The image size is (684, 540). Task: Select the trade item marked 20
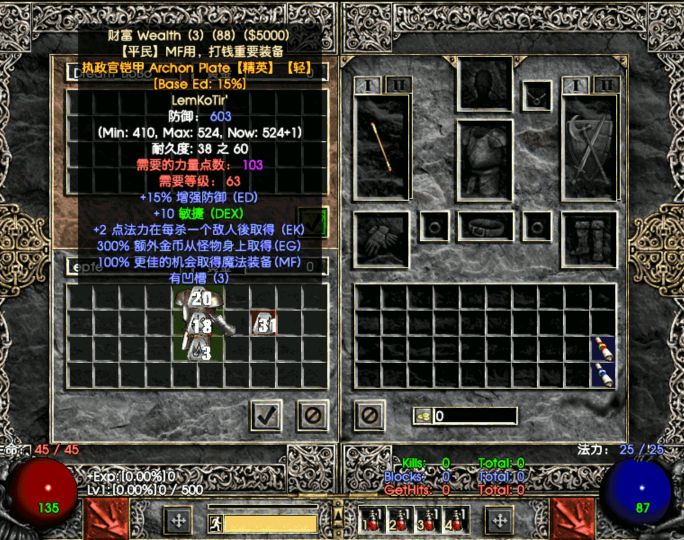tap(202, 298)
